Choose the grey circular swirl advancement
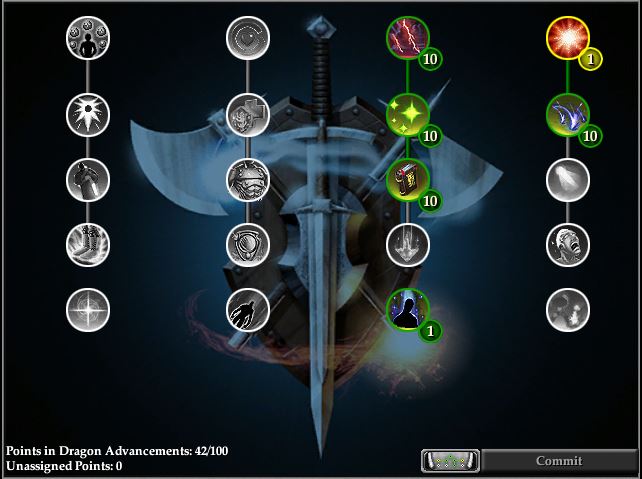The width and height of the screenshot is (642, 479). pos(247,38)
